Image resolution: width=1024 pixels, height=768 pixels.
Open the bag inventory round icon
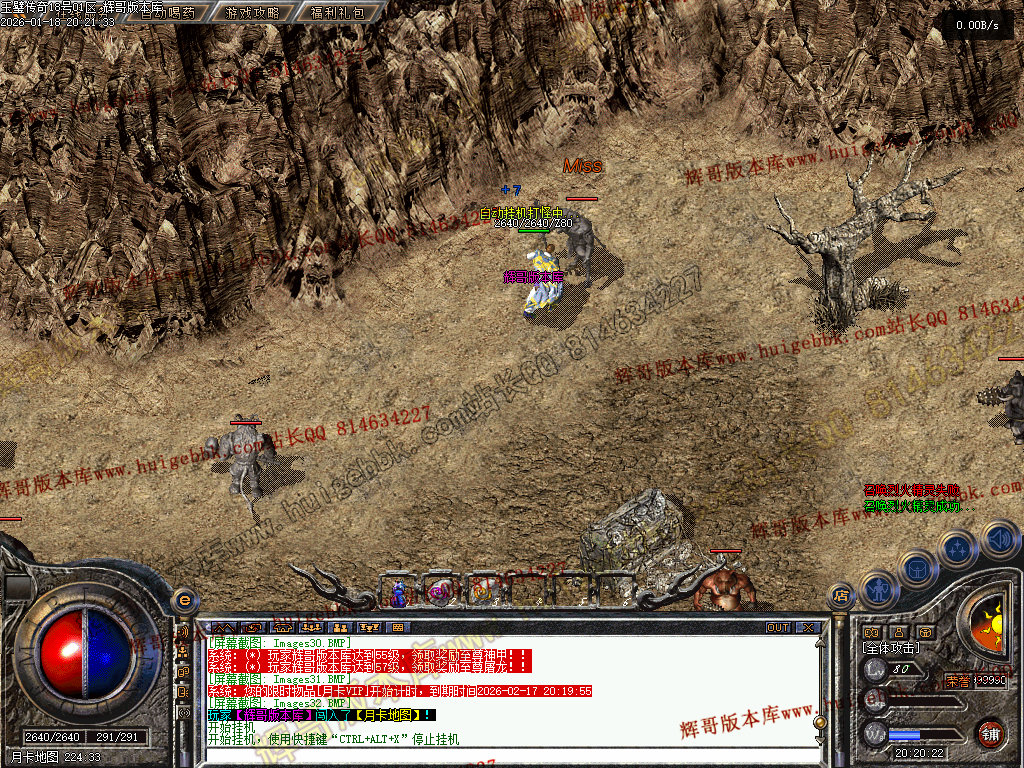click(x=917, y=567)
